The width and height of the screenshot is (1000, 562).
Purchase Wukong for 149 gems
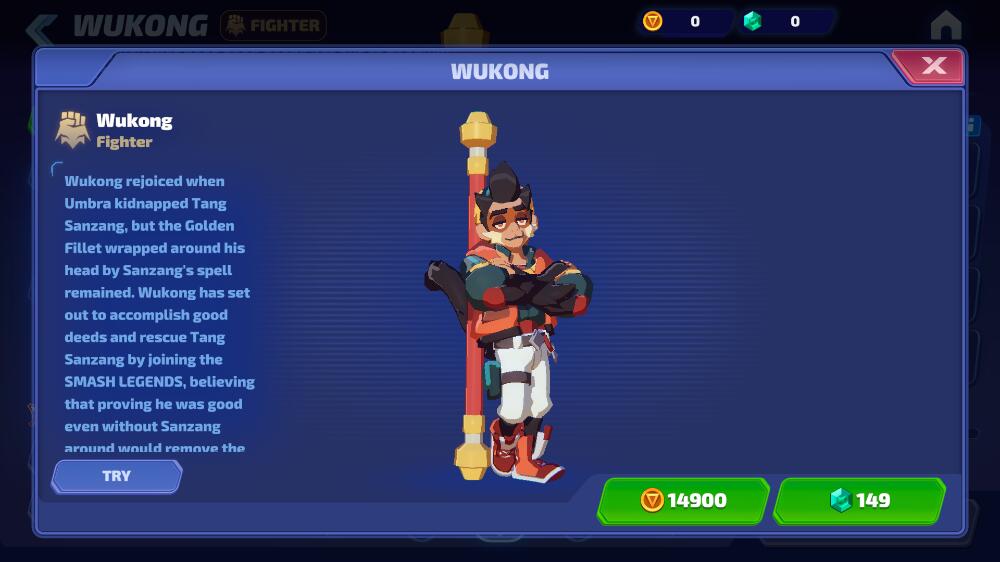click(x=860, y=500)
